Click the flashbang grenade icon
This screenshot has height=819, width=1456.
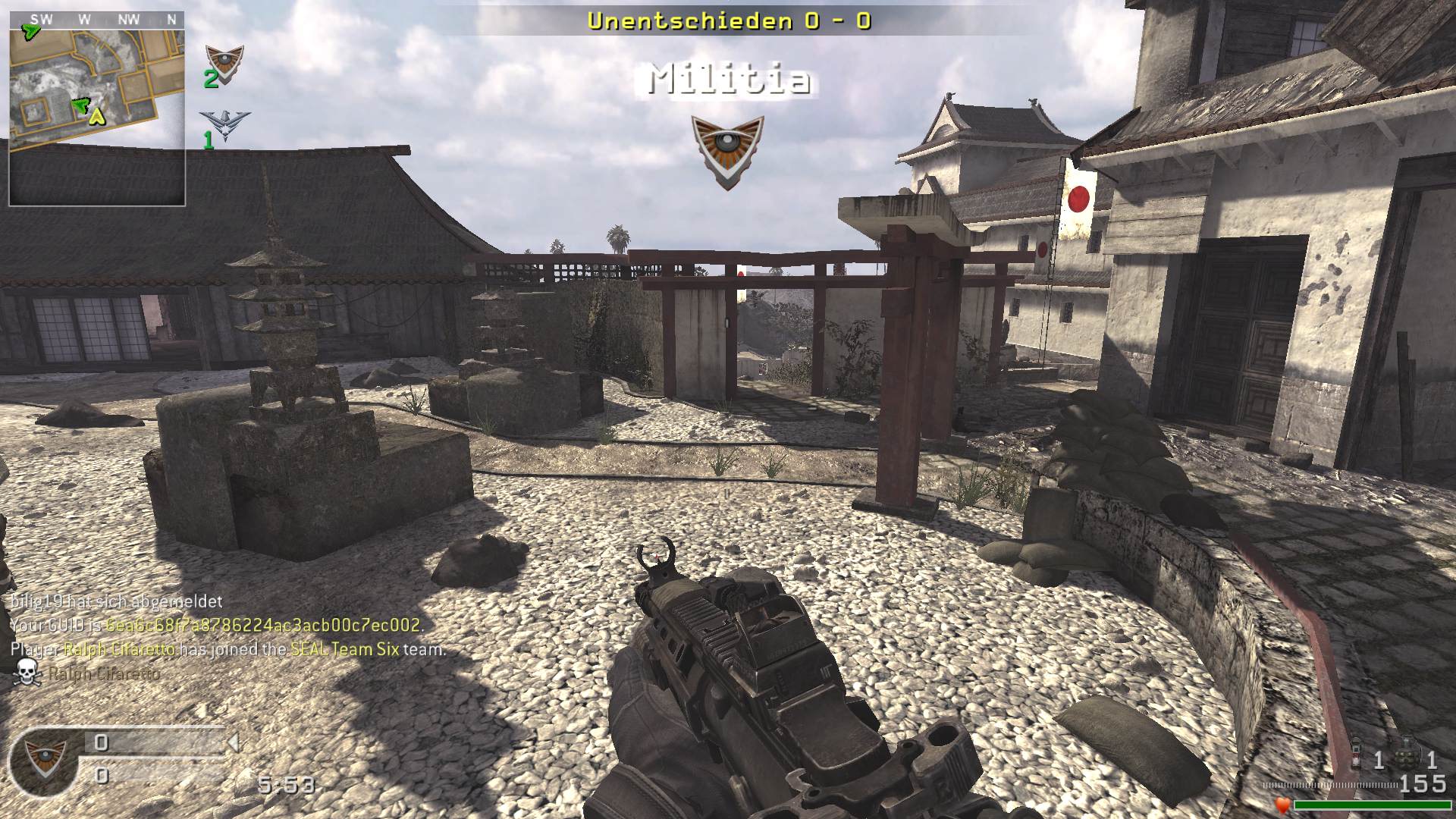pyautogui.click(x=1357, y=758)
